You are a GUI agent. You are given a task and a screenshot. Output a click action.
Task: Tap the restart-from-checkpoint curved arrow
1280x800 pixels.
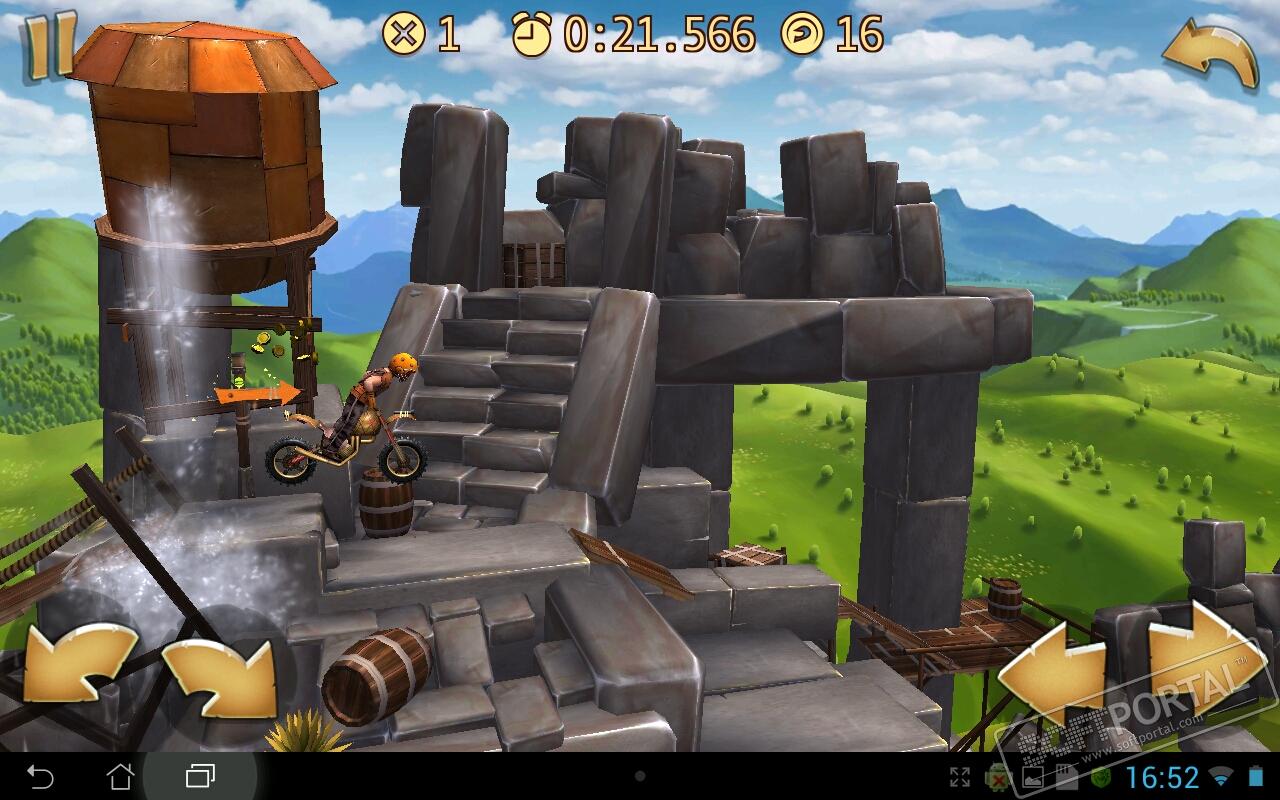click(1210, 55)
